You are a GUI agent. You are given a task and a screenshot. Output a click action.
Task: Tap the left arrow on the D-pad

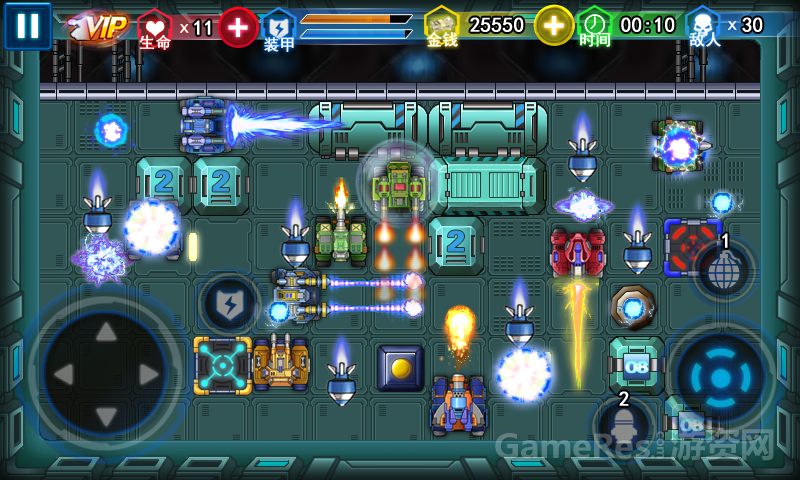pyautogui.click(x=62, y=376)
